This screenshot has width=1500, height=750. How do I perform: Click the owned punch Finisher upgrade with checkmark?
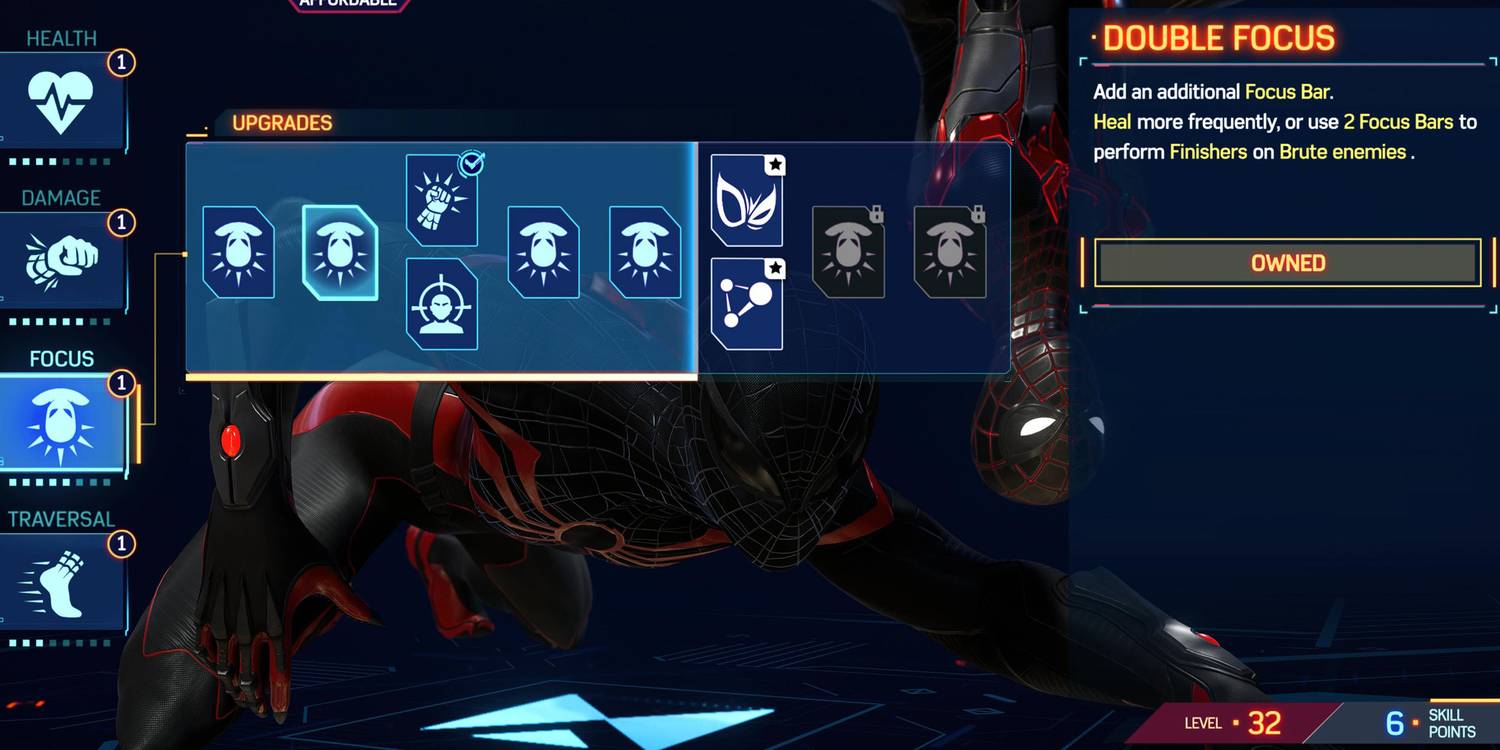[x=441, y=200]
